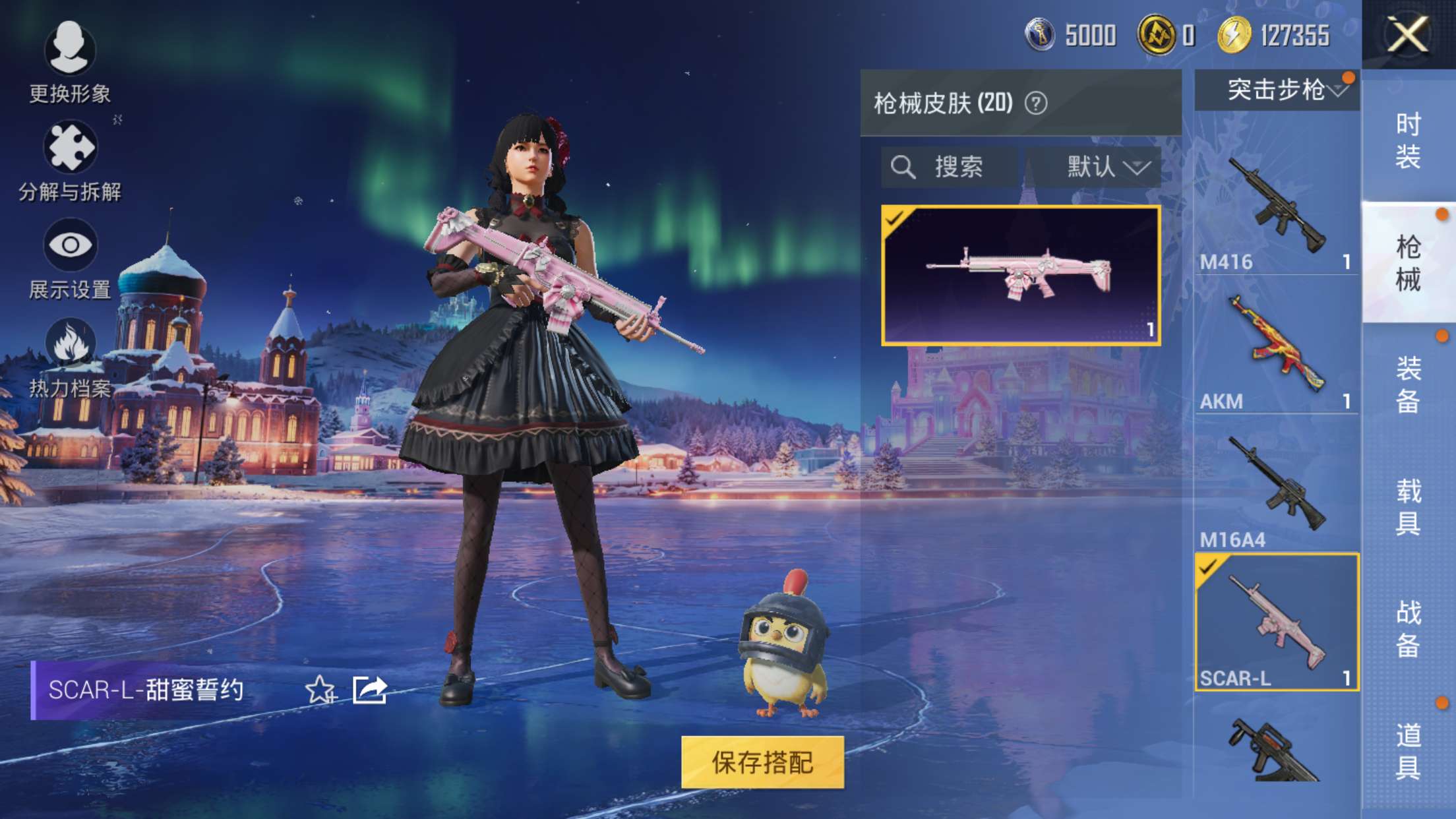Click the 保存搭配 save outfit button
Screen dimensions: 1456x819
pos(762,762)
